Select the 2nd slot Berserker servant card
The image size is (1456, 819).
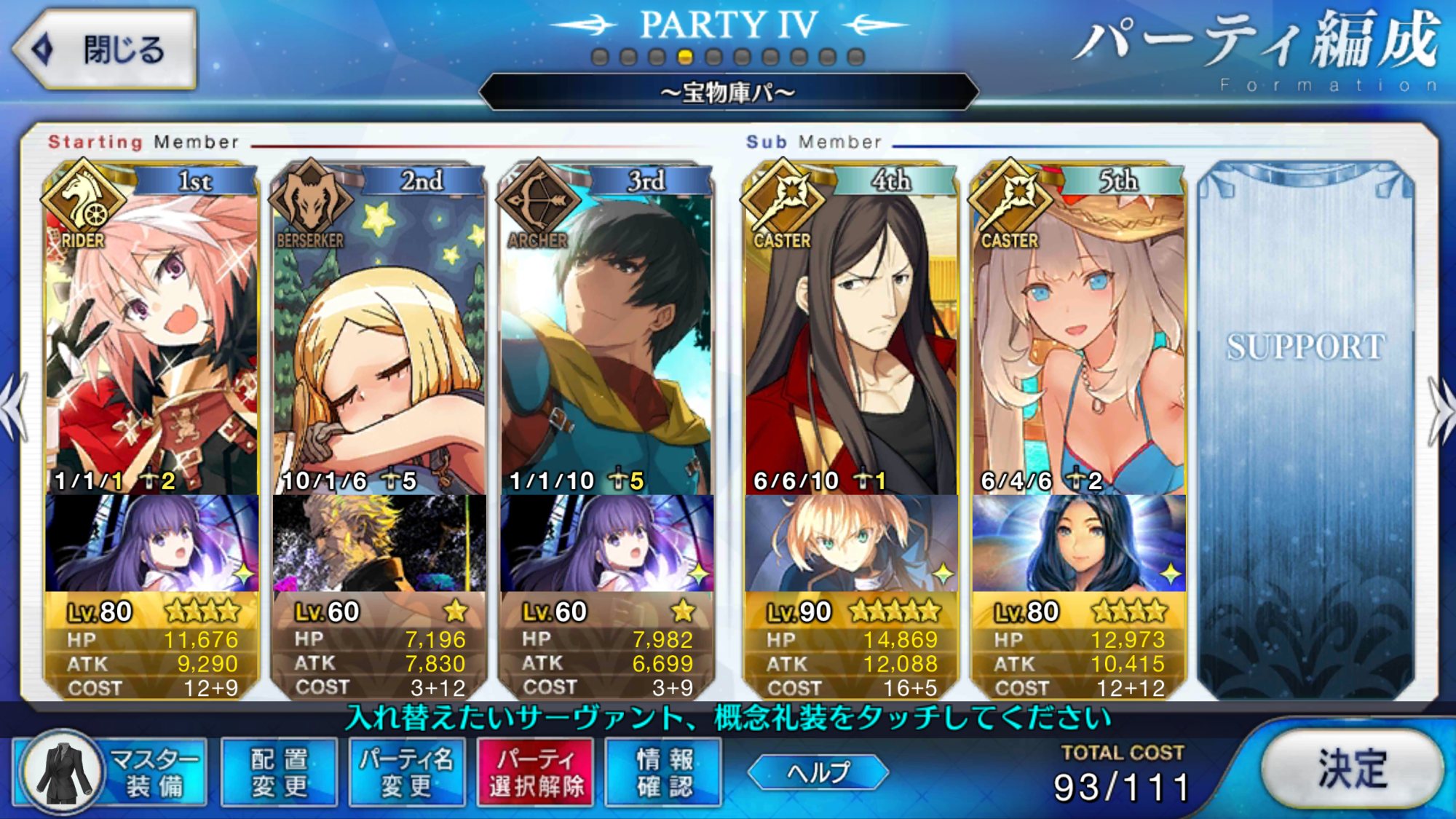(379, 342)
